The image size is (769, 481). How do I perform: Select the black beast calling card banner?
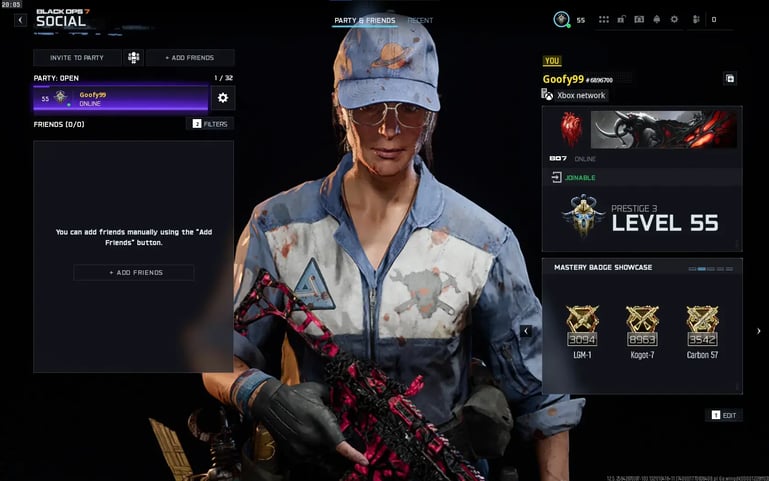click(663, 129)
